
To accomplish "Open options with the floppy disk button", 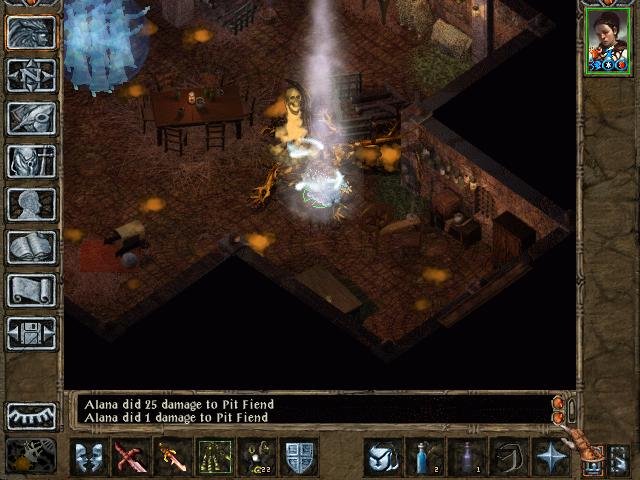I will [x=31, y=333].
